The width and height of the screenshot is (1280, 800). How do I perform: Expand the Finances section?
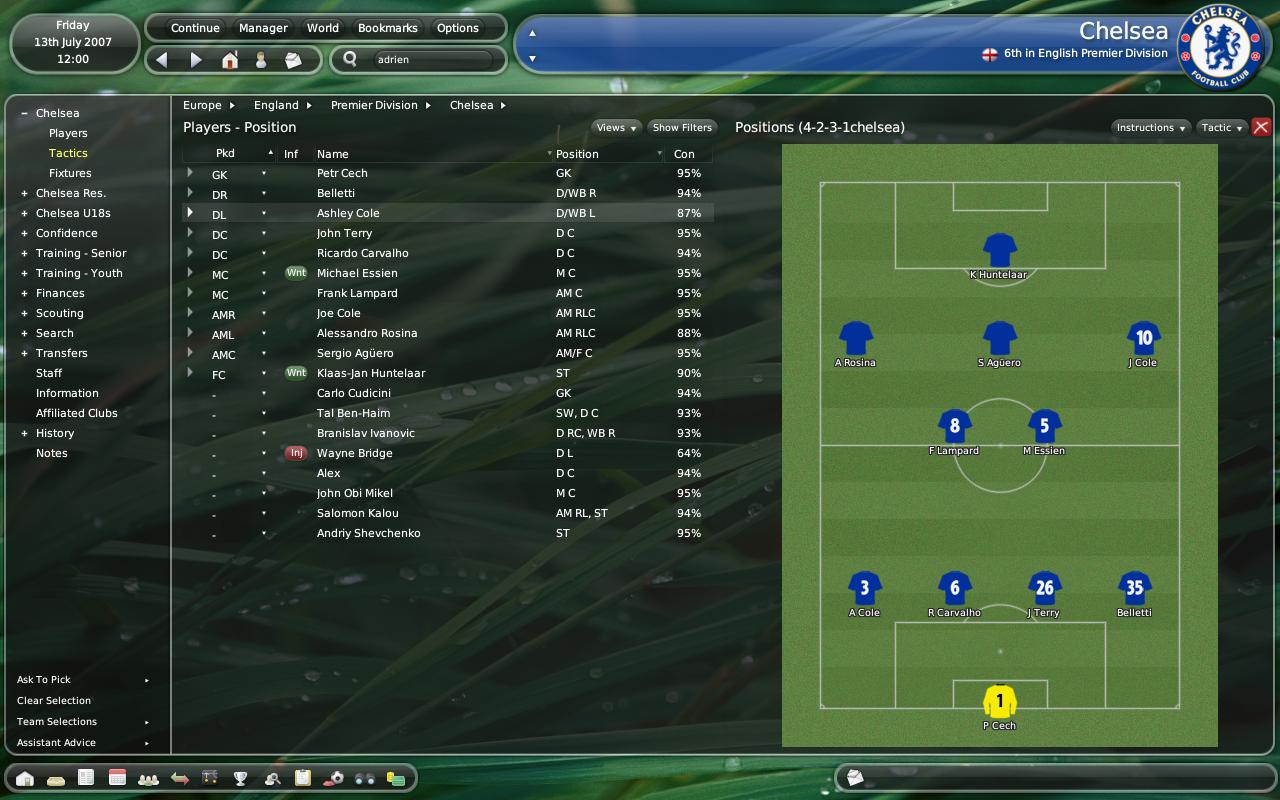point(60,293)
